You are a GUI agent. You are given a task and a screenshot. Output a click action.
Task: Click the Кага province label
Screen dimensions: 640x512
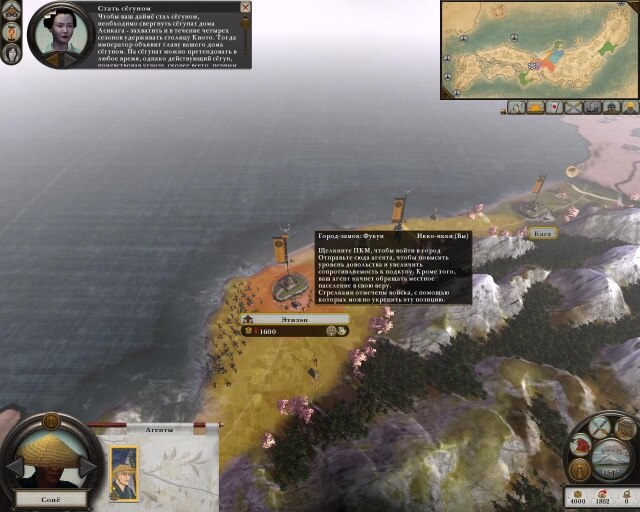tap(544, 233)
